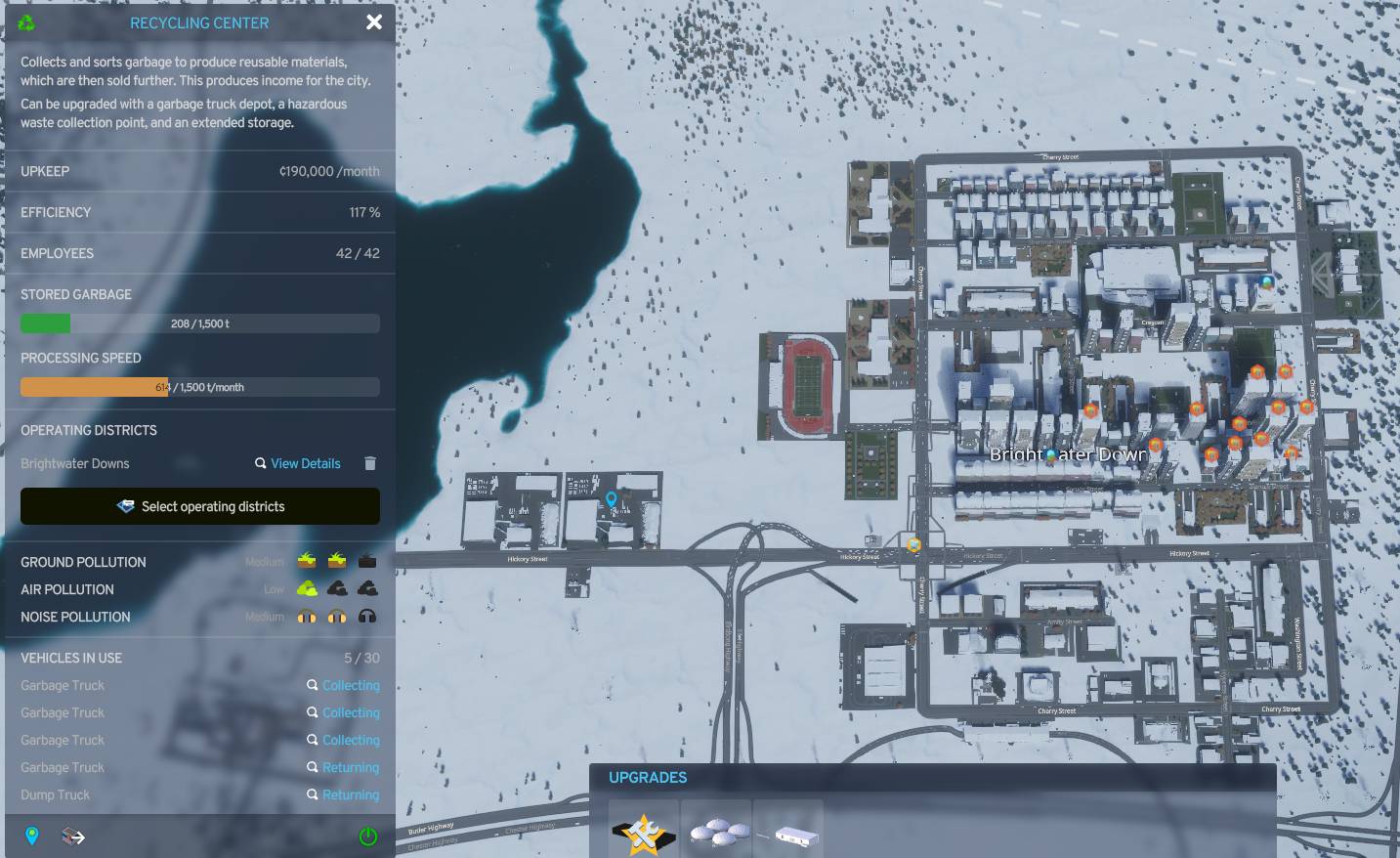This screenshot has width=1400, height=858.
Task: Remove Brightwater Downs with the trash icon
Action: [x=369, y=463]
